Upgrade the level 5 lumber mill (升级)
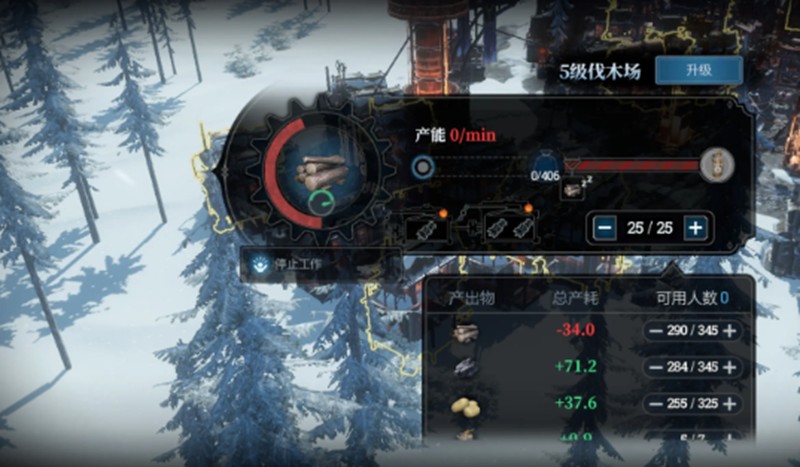Image resolution: width=800 pixels, height=467 pixels. pyautogui.click(x=698, y=70)
